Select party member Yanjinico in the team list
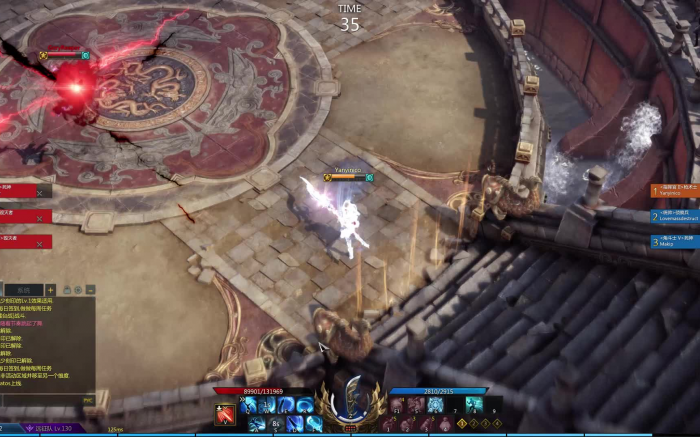This screenshot has height=437, width=700. click(675, 190)
